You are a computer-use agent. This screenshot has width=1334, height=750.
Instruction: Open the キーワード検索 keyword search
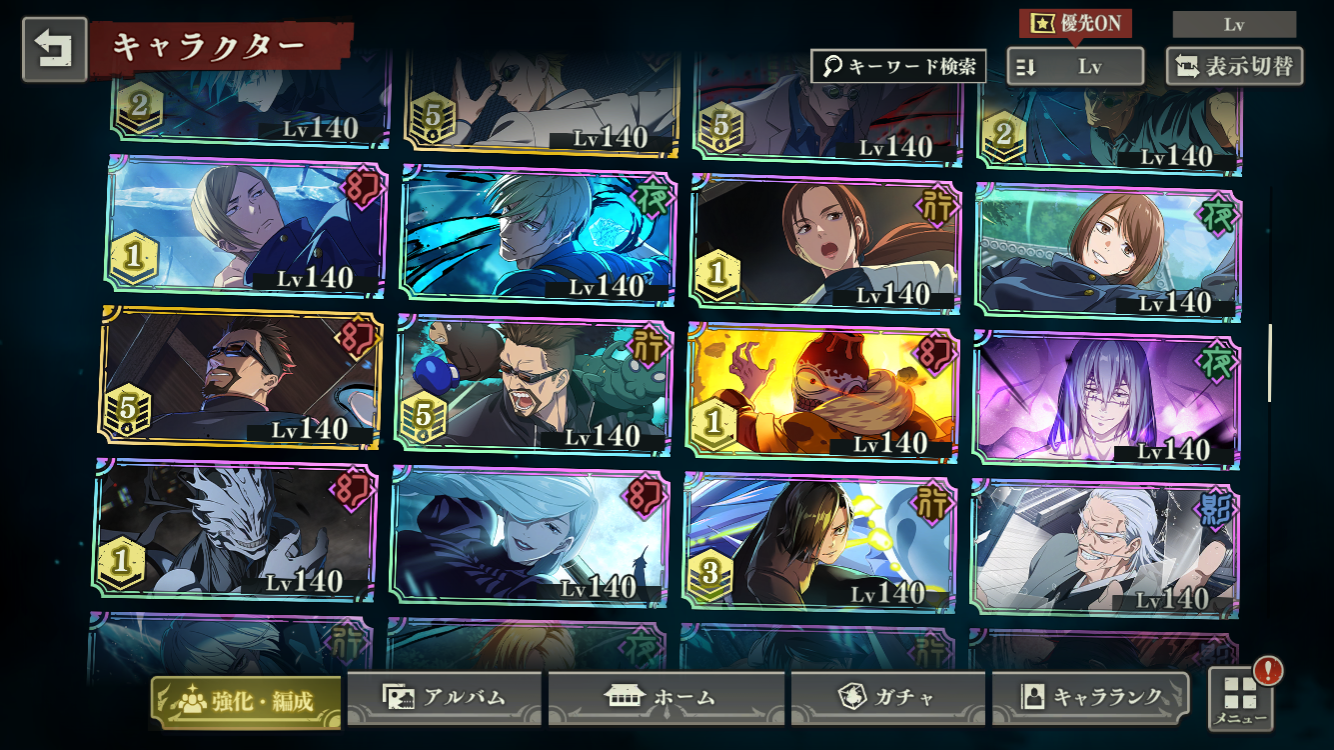click(898, 67)
